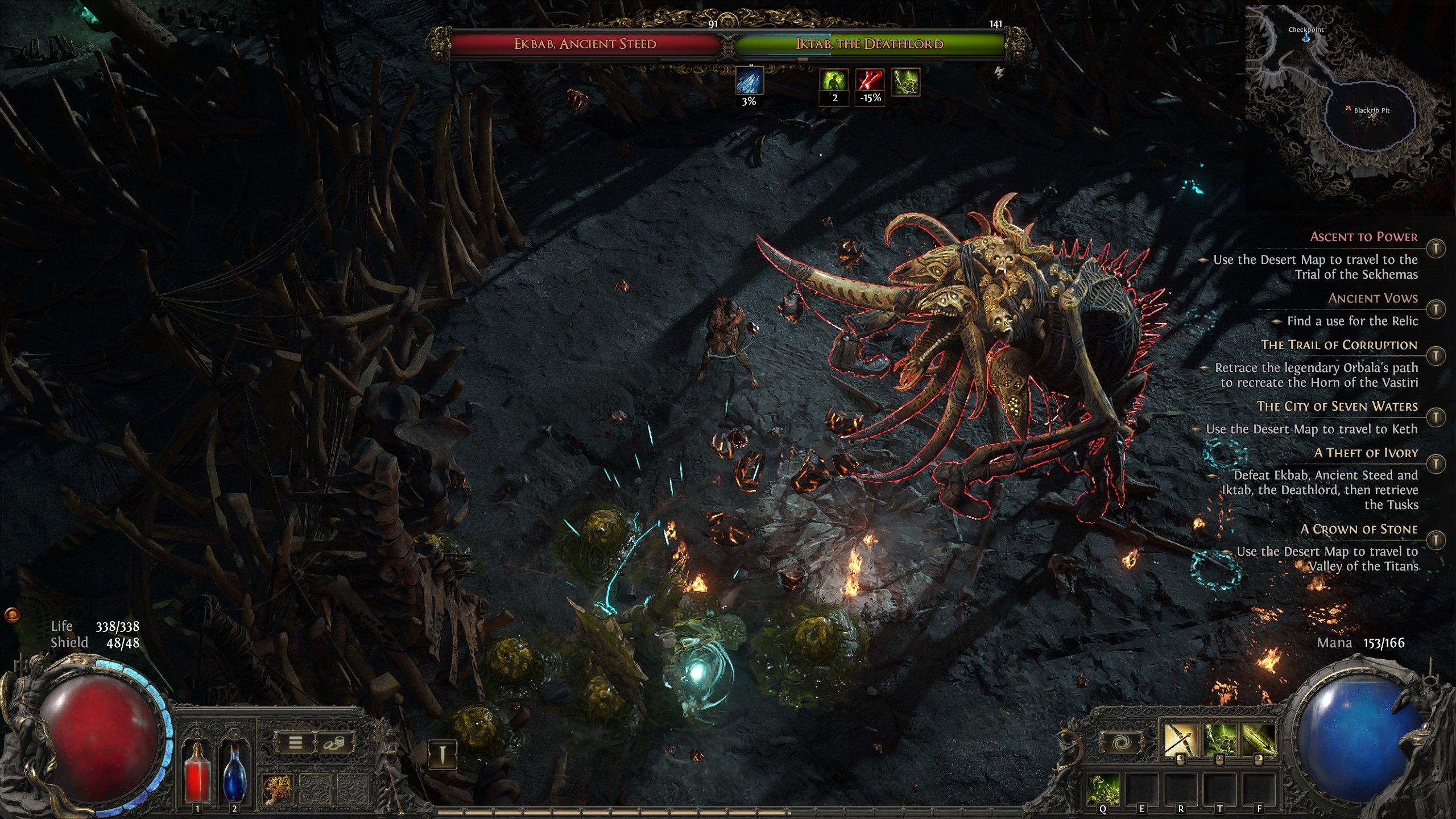This screenshot has width=1456, height=819.
Task: Select the Checkpoint marker on the minimap
Action: click(x=1306, y=36)
